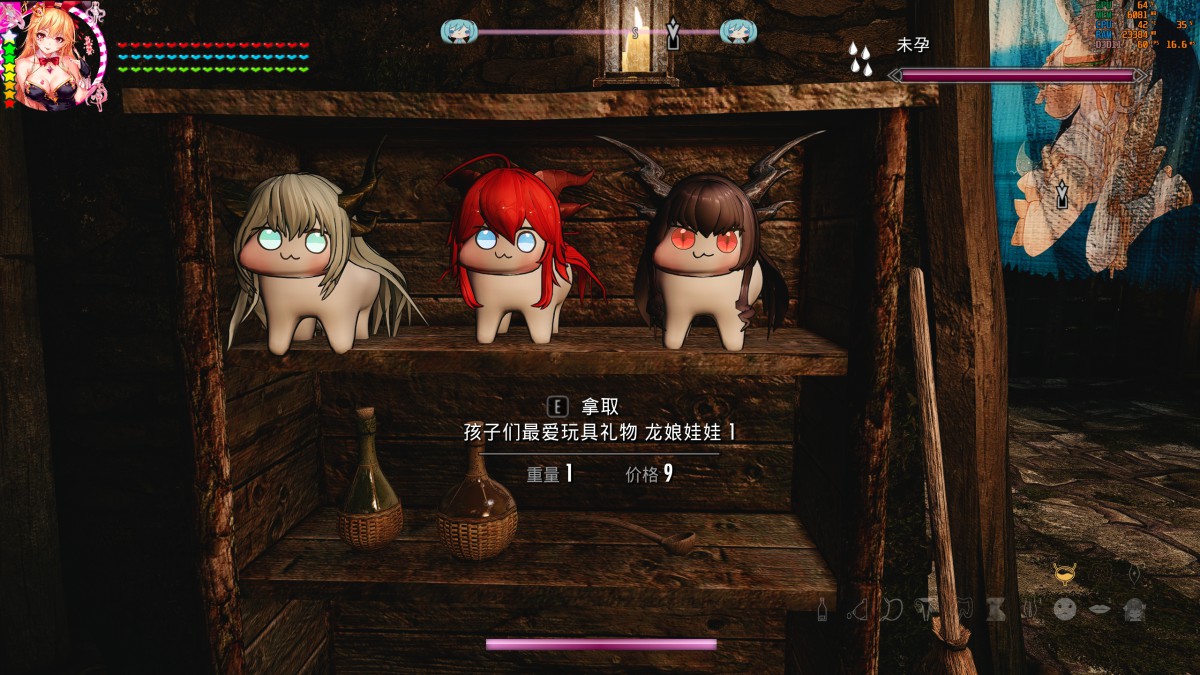Click the three water droplets icon
This screenshot has height=675, width=1200.
(x=859, y=59)
